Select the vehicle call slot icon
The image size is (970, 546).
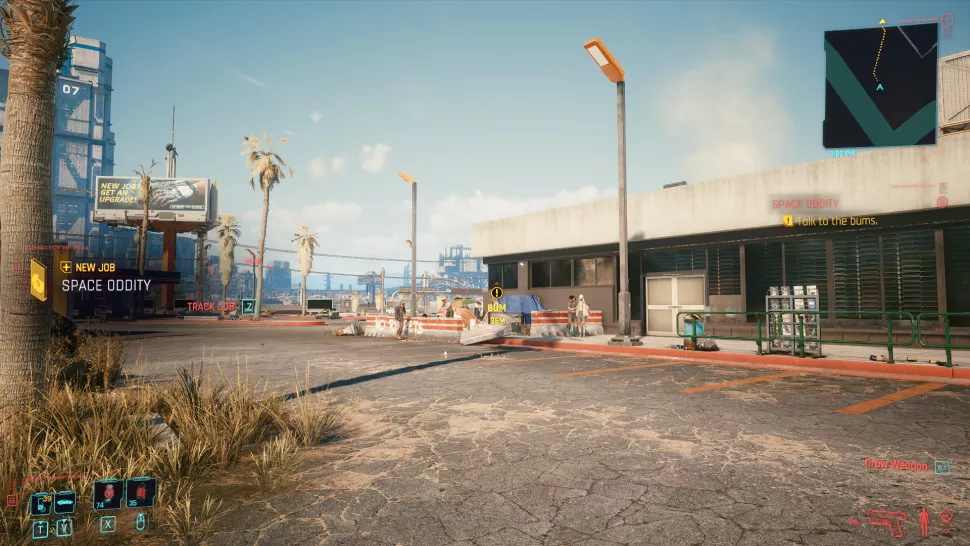[x=64, y=504]
